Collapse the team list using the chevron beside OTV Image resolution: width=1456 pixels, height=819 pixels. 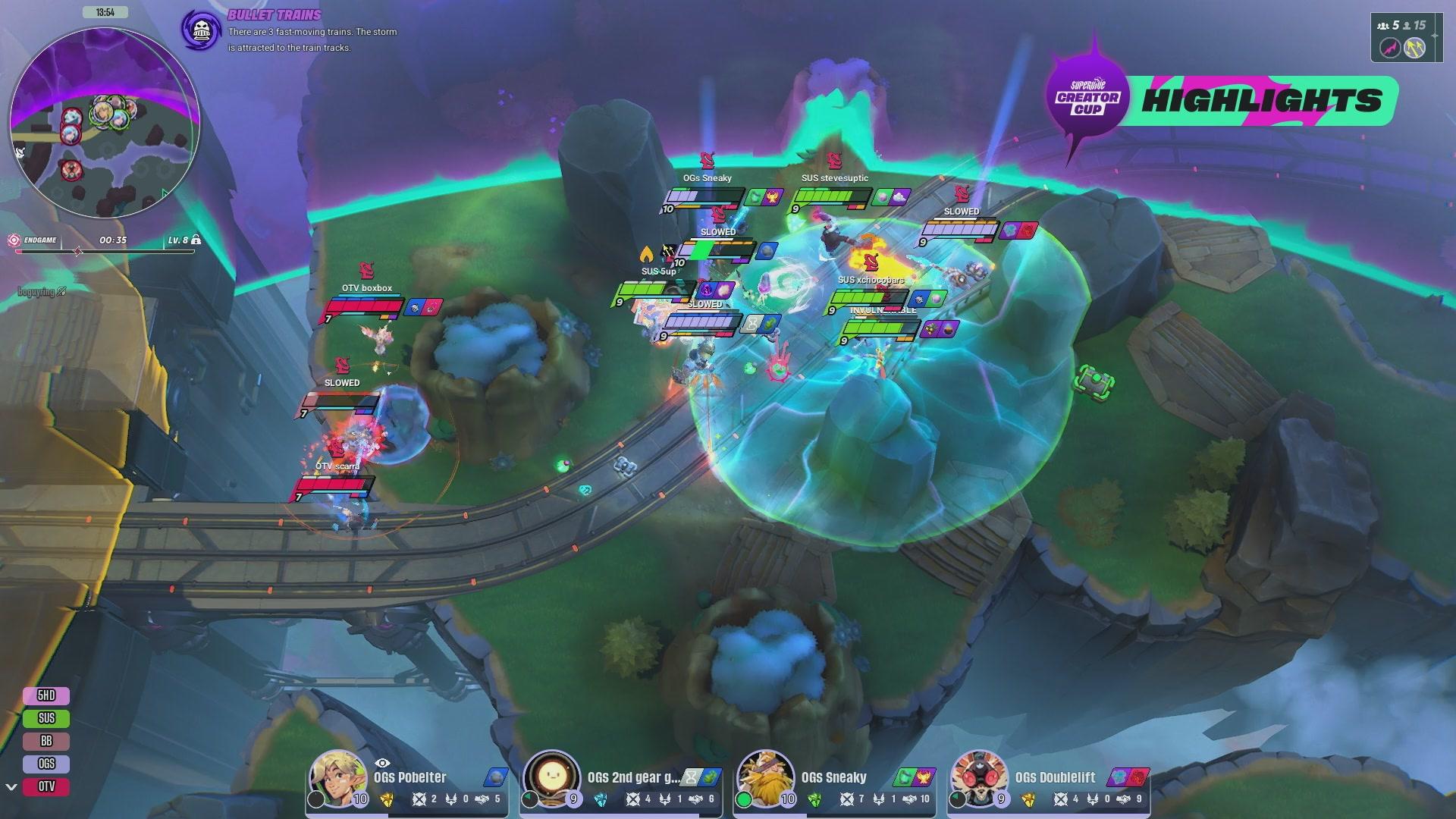[11, 788]
